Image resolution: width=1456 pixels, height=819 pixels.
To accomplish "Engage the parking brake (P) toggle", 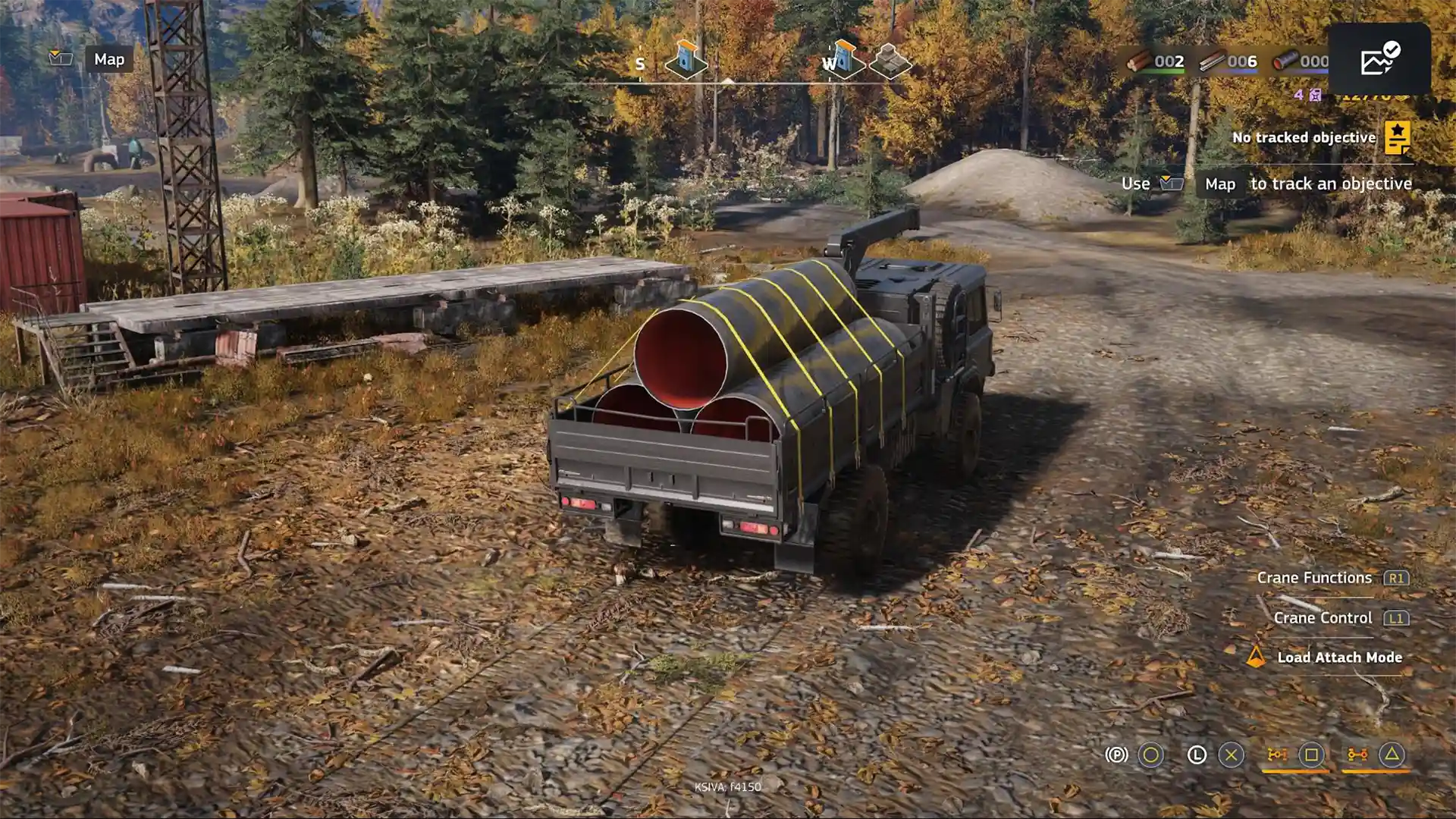I will coord(1117,755).
